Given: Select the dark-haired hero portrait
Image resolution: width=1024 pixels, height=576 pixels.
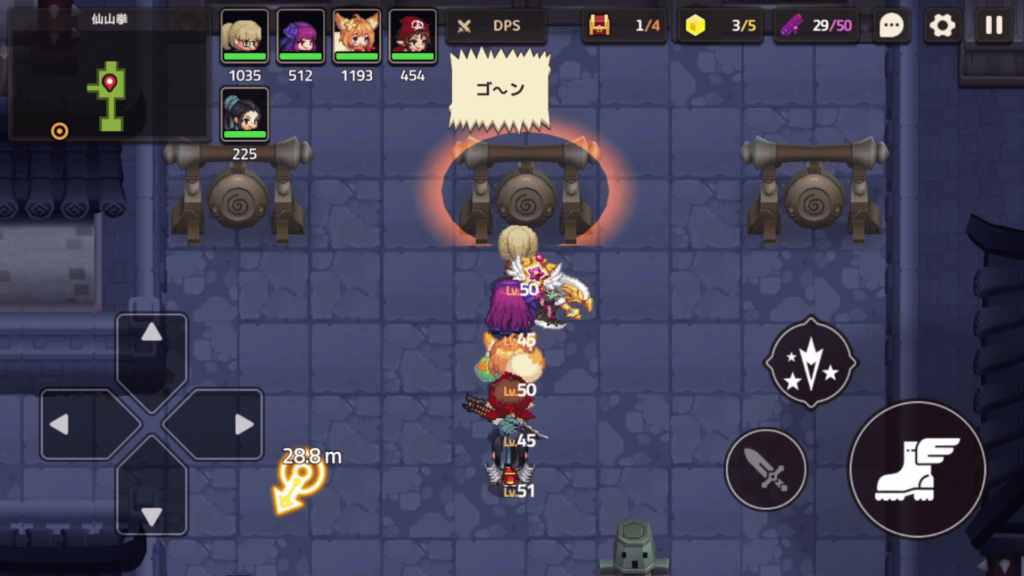Looking at the screenshot, I should (x=244, y=115).
